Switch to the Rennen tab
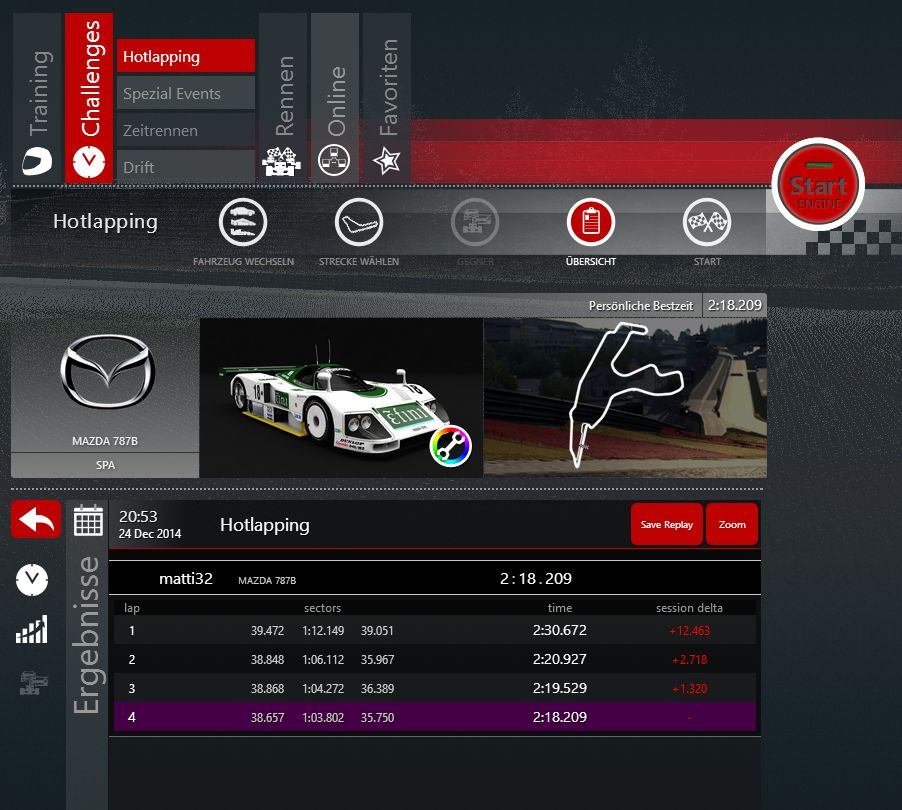 [x=283, y=98]
